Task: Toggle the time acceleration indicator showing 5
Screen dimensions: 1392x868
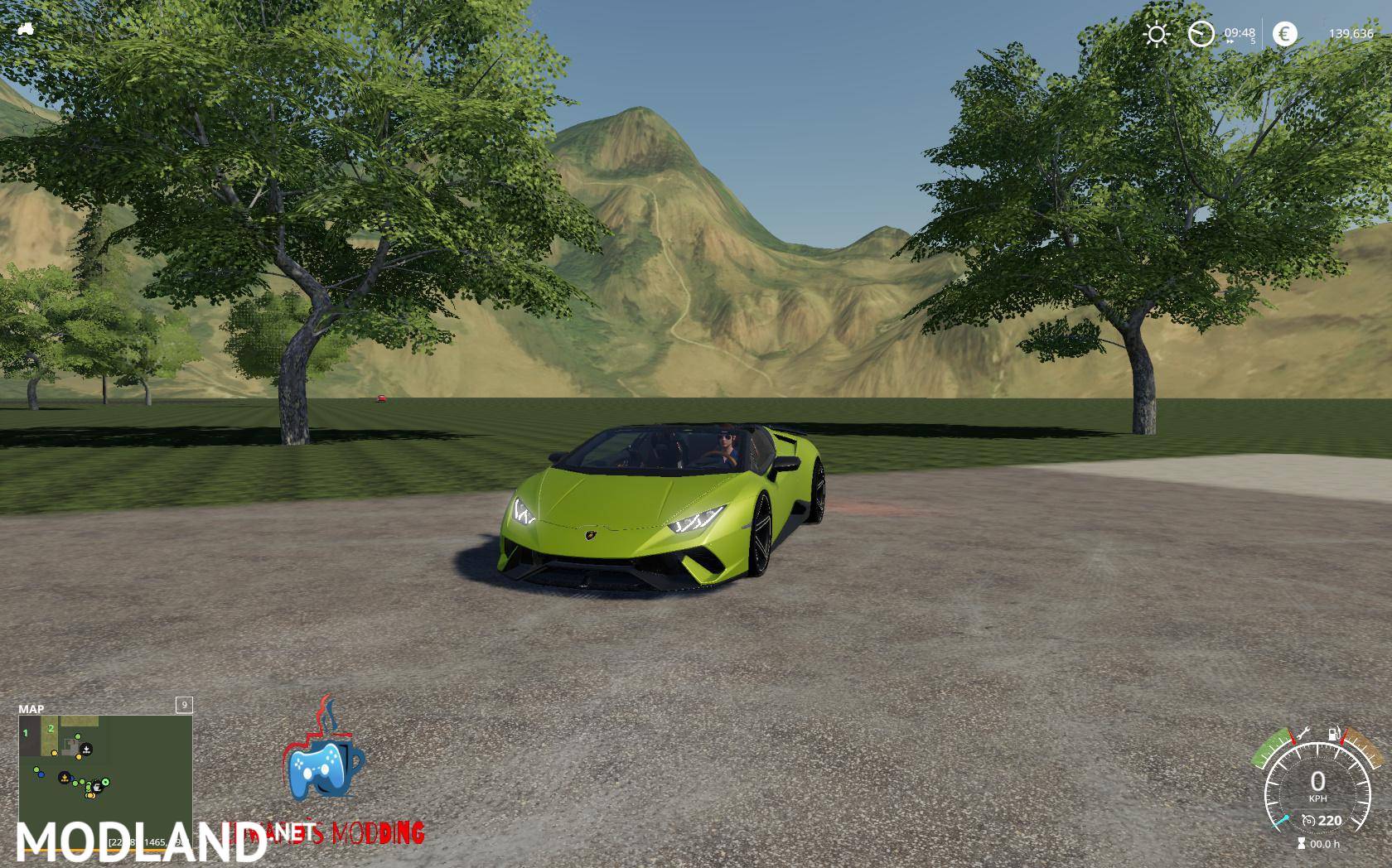Action: click(1253, 41)
